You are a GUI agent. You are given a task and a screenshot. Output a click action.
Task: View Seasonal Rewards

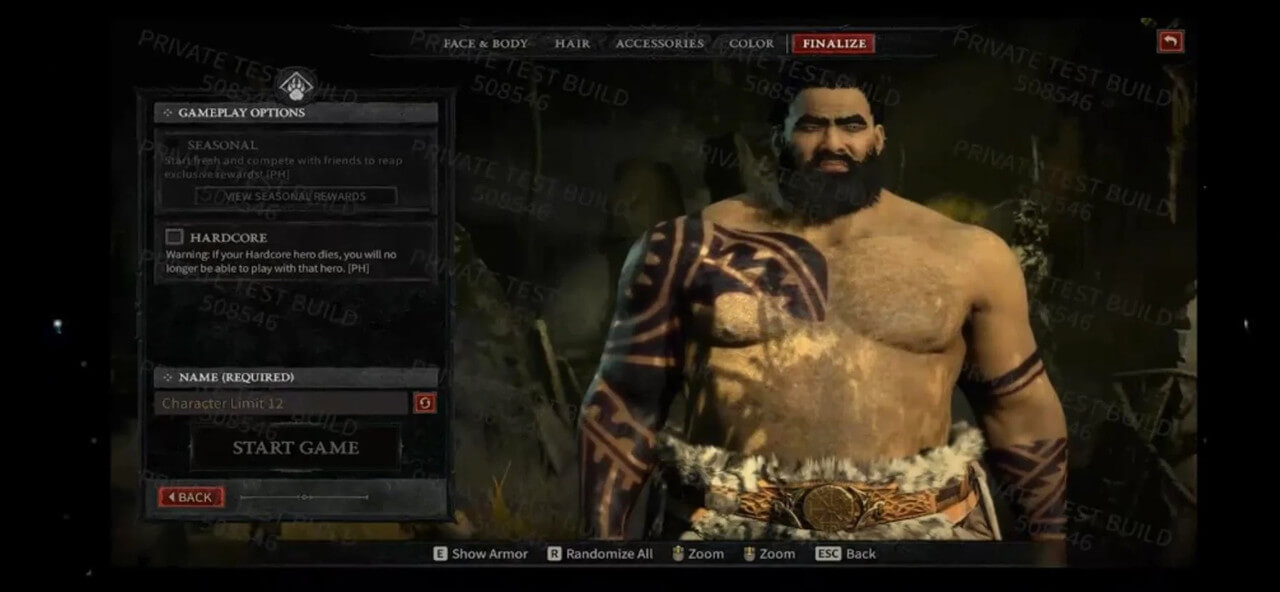295,196
